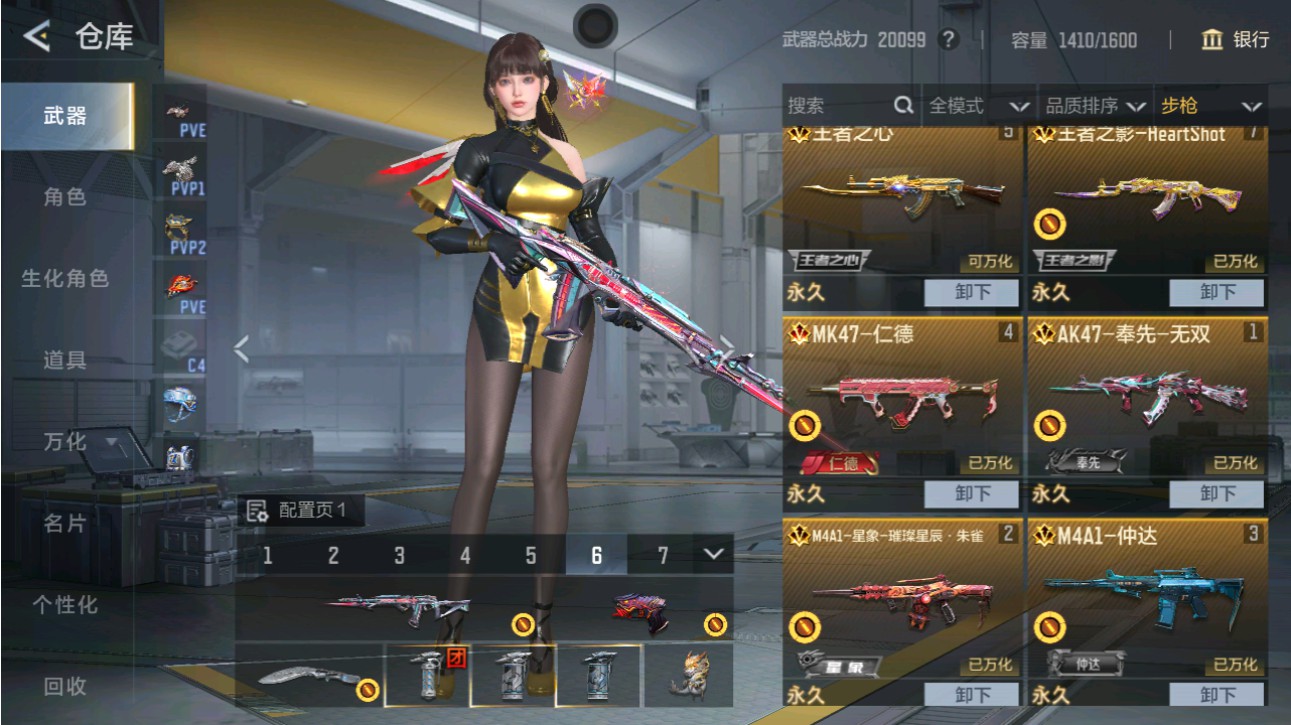
Task: Toggle the lock on the primary rifle slot
Action: (x=521, y=624)
